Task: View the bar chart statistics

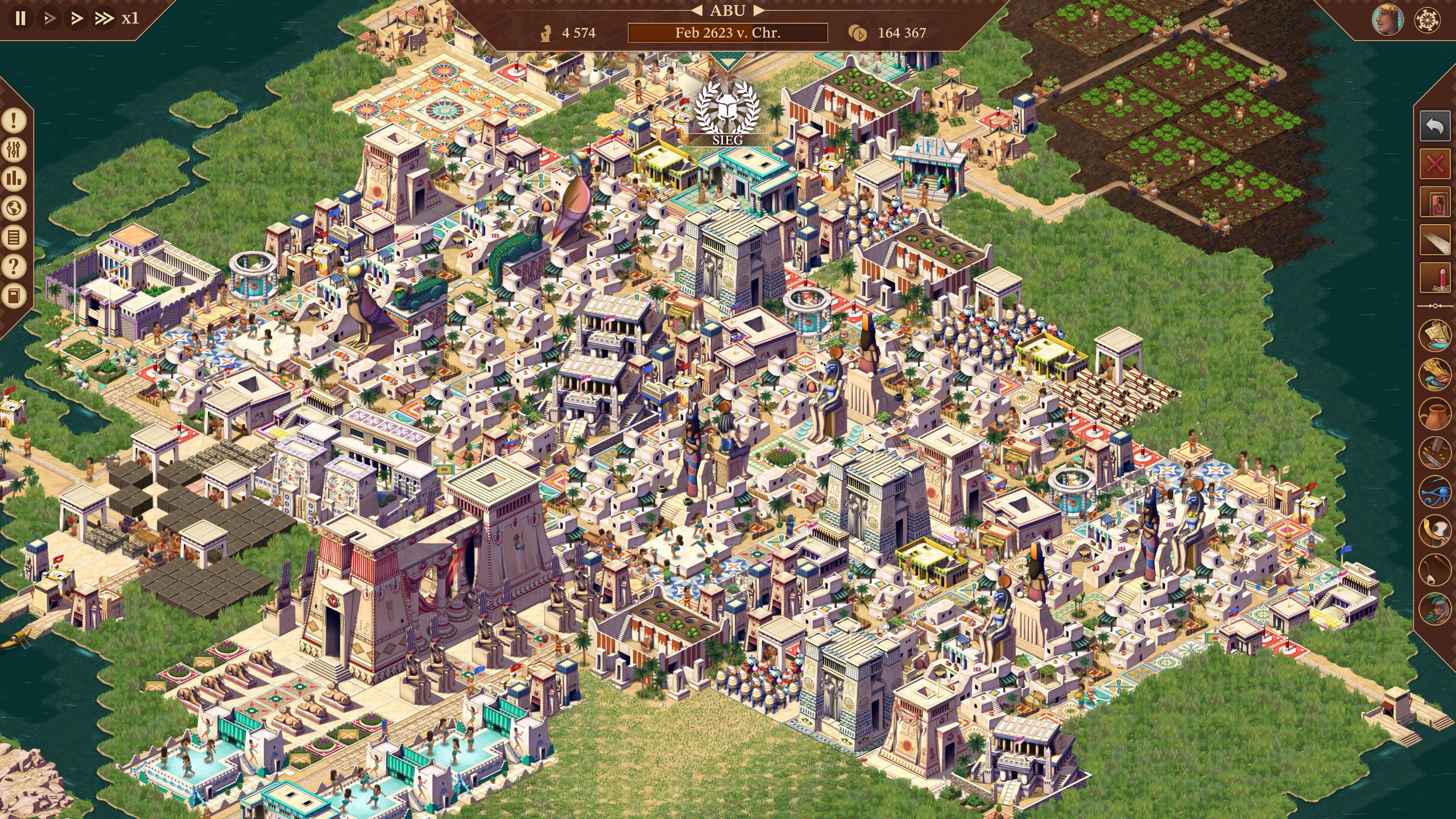Action: pos(14,179)
